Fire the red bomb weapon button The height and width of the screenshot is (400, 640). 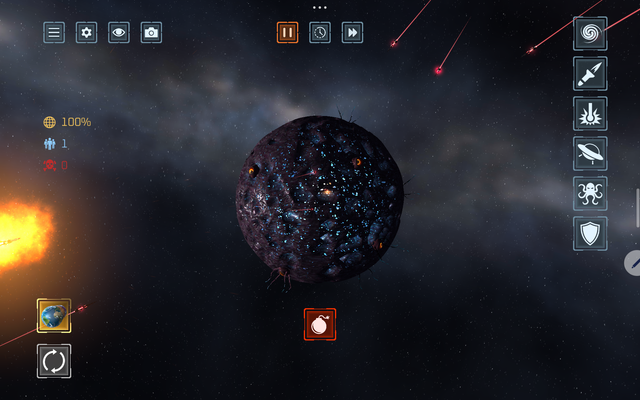[320, 324]
